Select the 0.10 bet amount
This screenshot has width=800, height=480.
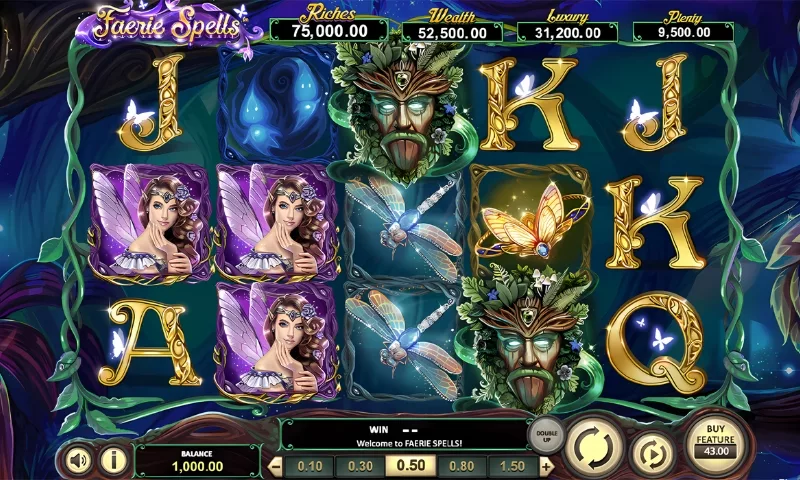point(310,466)
